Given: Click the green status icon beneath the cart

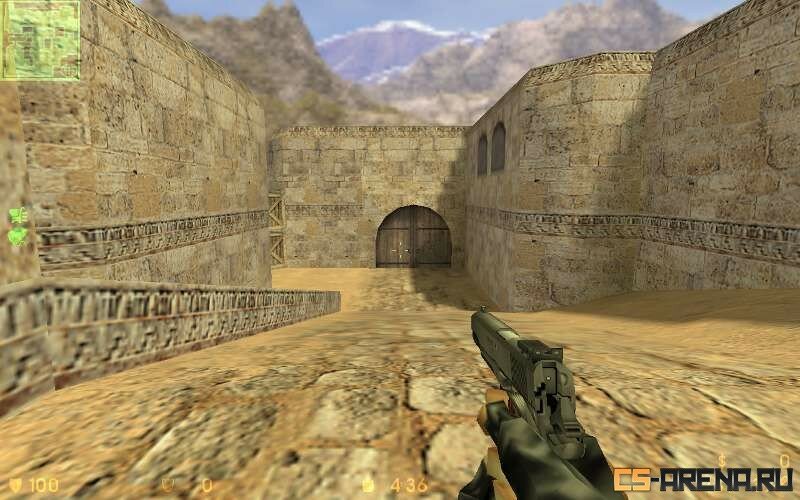Looking at the screenshot, I should pyautogui.click(x=17, y=236).
